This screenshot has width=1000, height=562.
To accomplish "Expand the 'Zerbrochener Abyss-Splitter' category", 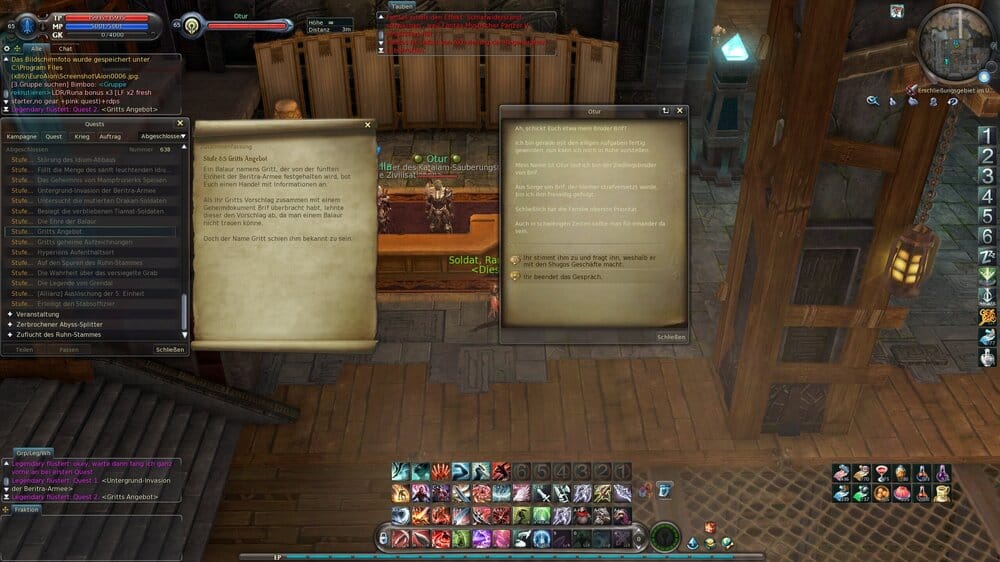I will (x=59, y=324).
